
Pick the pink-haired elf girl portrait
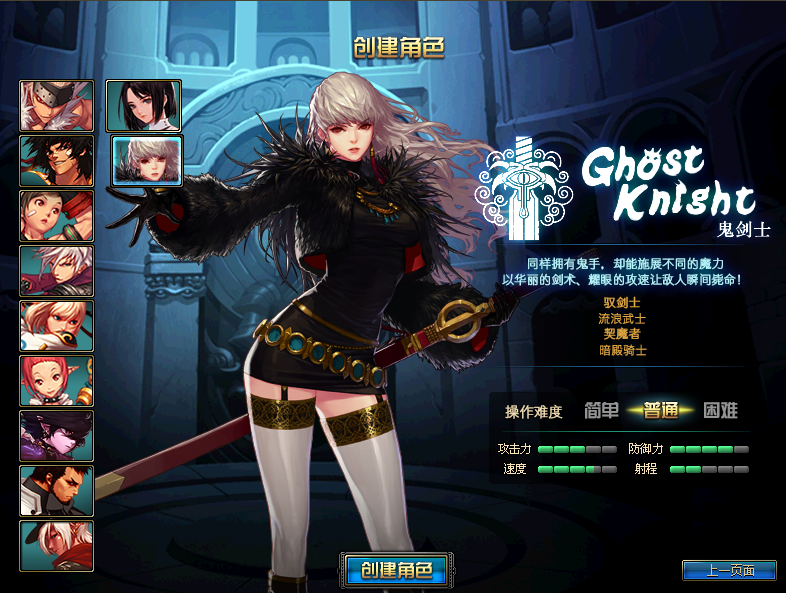pos(57,380)
